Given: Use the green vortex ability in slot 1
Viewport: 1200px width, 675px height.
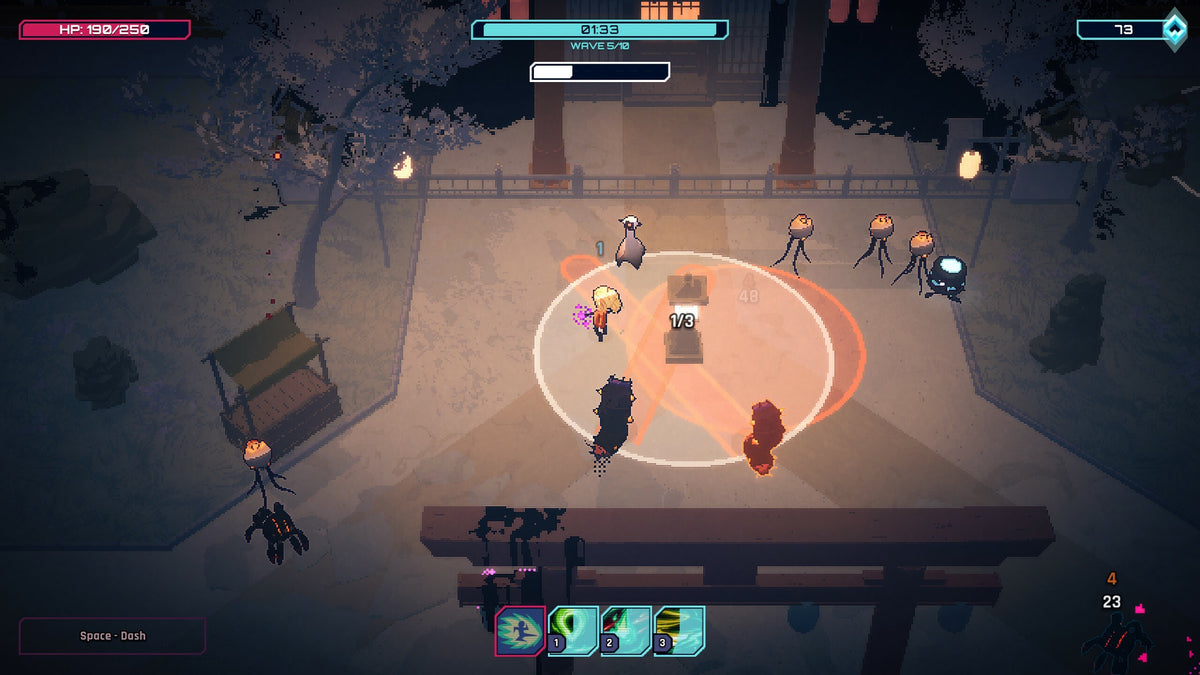Looking at the screenshot, I should (573, 631).
